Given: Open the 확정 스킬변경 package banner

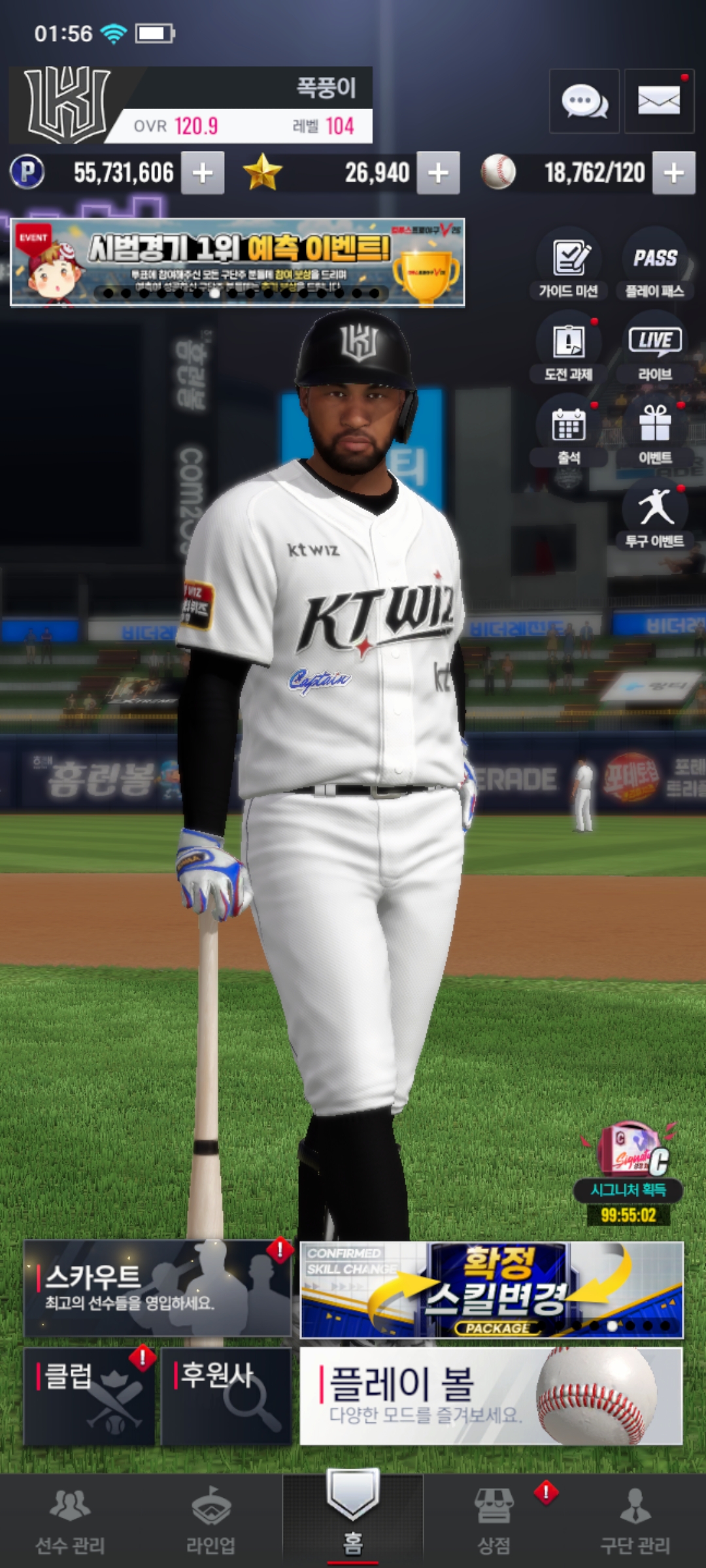Looking at the screenshot, I should (x=492, y=1290).
